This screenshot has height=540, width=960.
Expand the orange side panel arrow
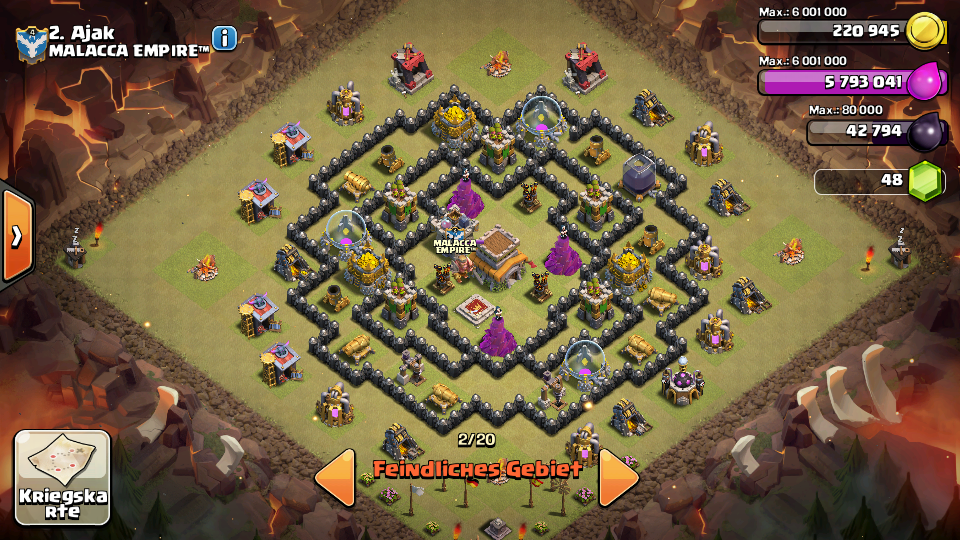pyautogui.click(x=17, y=235)
